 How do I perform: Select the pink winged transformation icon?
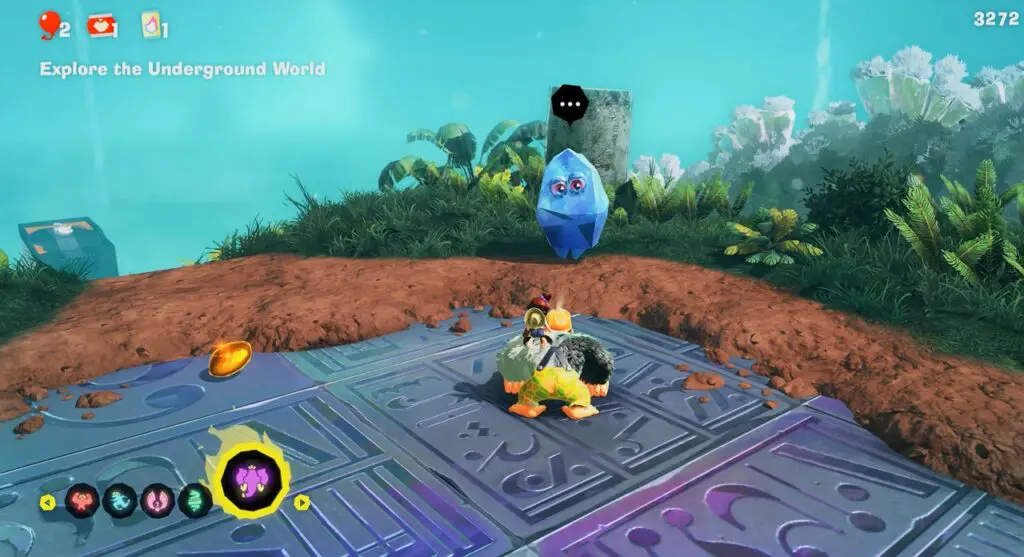(x=157, y=501)
